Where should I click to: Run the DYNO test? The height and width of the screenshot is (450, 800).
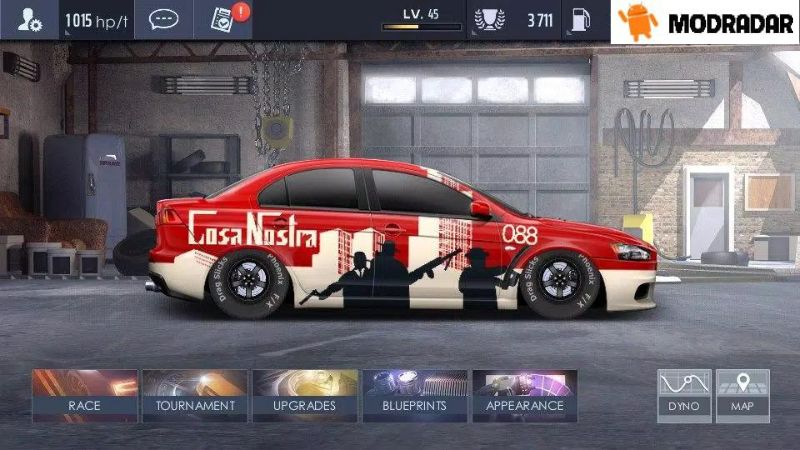(684, 394)
